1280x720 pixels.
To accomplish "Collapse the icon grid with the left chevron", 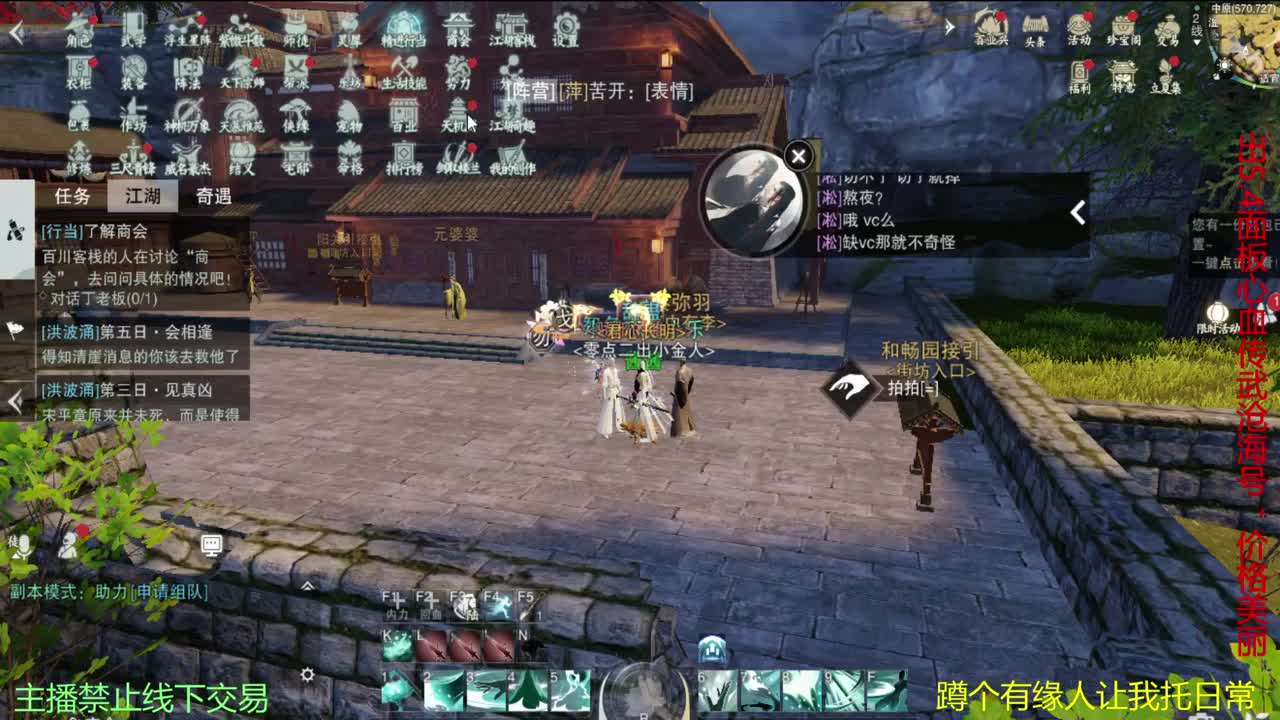I will coord(14,30).
